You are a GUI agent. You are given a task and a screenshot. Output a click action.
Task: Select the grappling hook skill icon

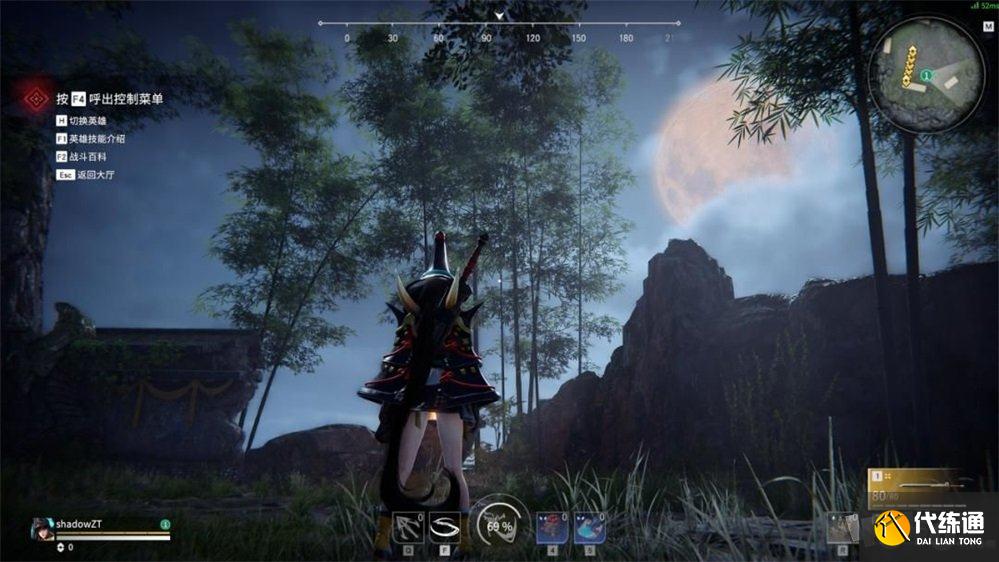point(407,526)
